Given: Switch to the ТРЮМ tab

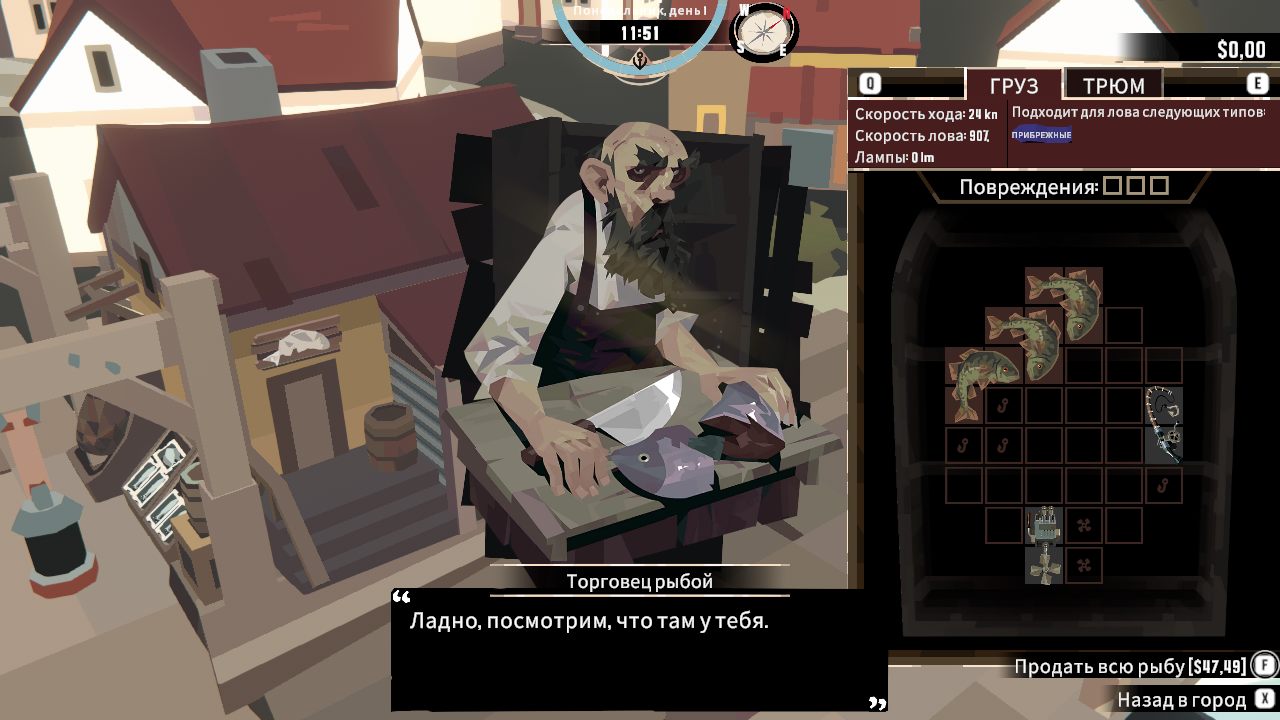Looking at the screenshot, I should (1112, 84).
